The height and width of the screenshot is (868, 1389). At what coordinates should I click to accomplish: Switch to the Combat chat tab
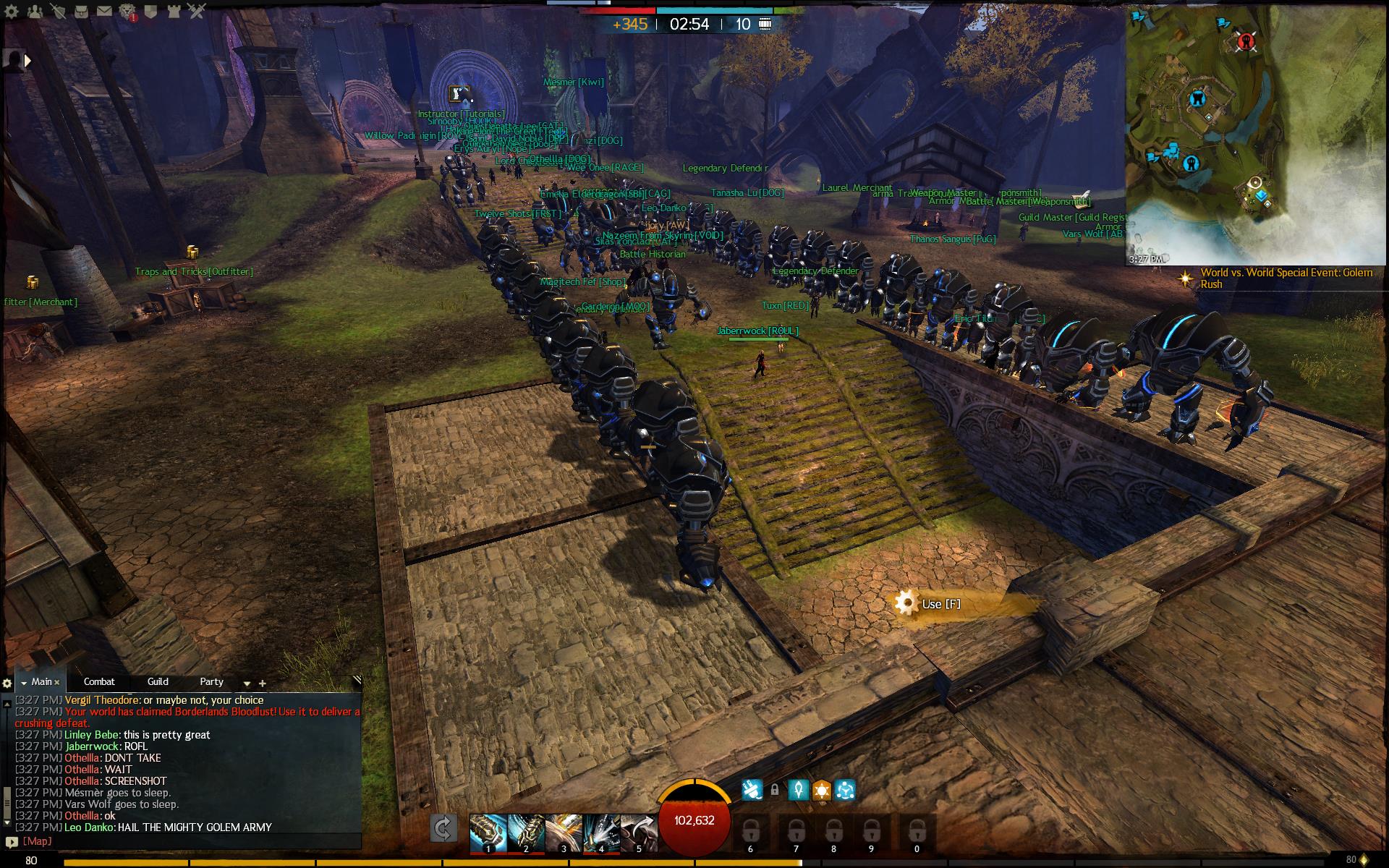pyautogui.click(x=99, y=682)
